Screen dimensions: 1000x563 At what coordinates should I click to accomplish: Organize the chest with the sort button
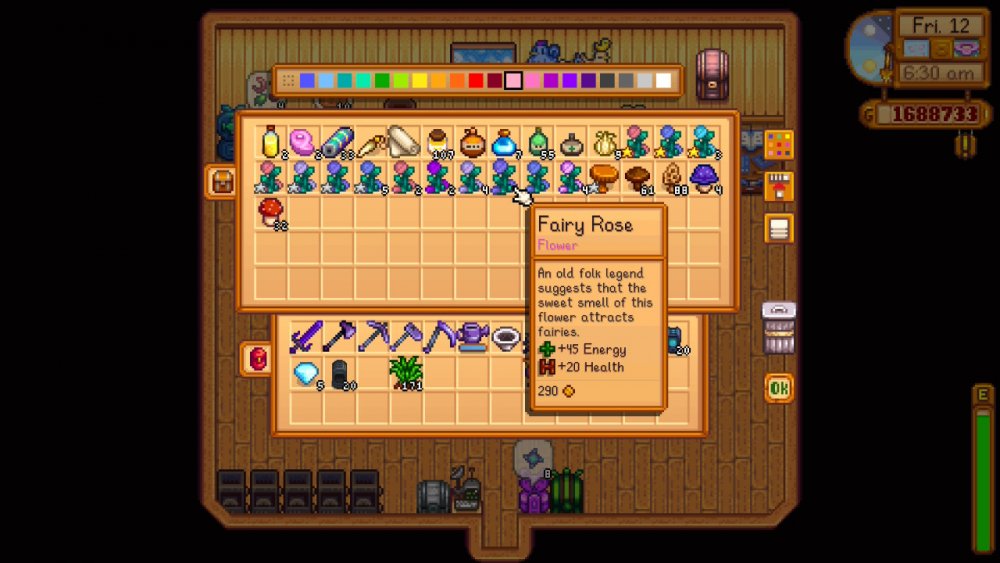point(779,228)
